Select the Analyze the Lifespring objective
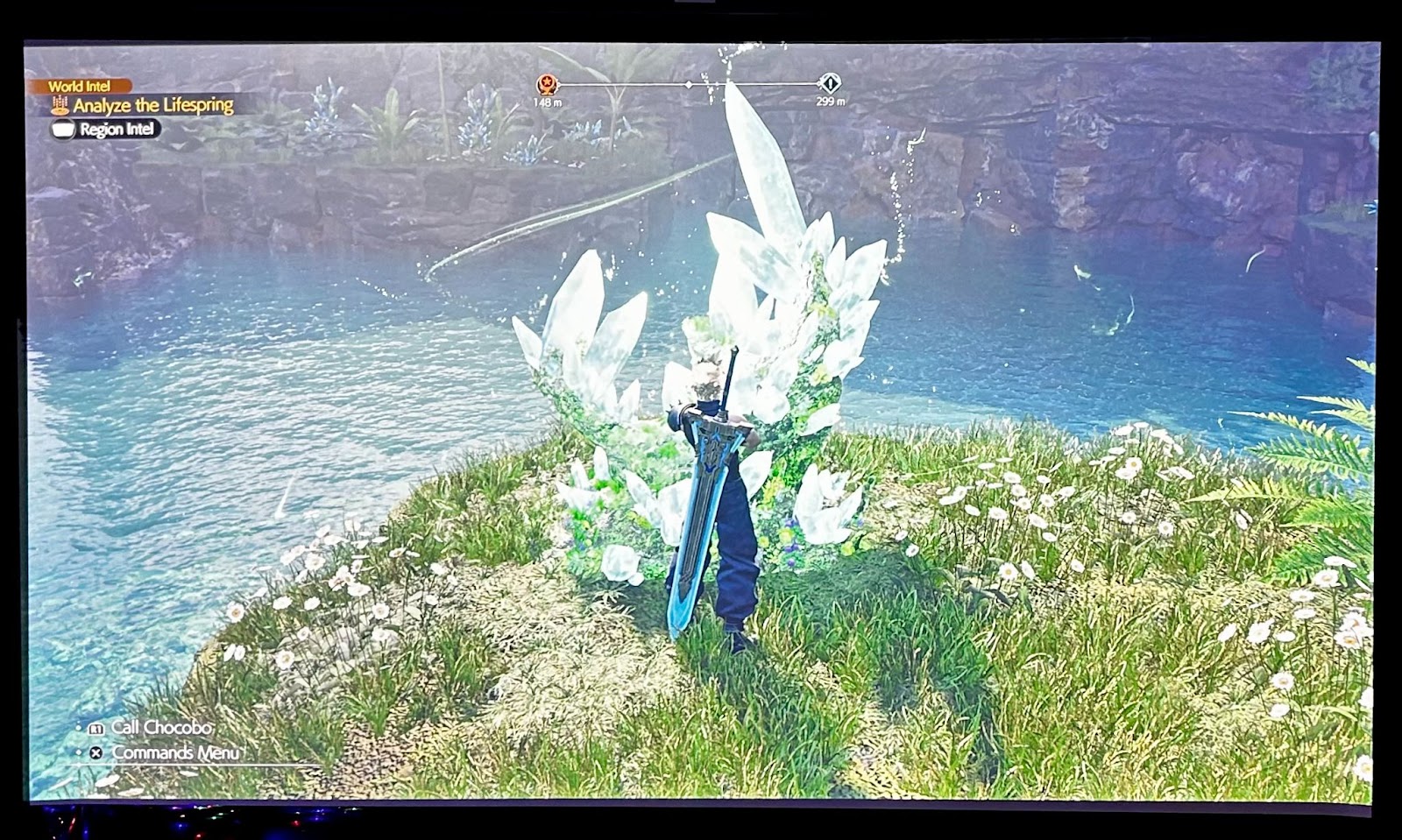Image resolution: width=1402 pixels, height=840 pixels. point(152,106)
